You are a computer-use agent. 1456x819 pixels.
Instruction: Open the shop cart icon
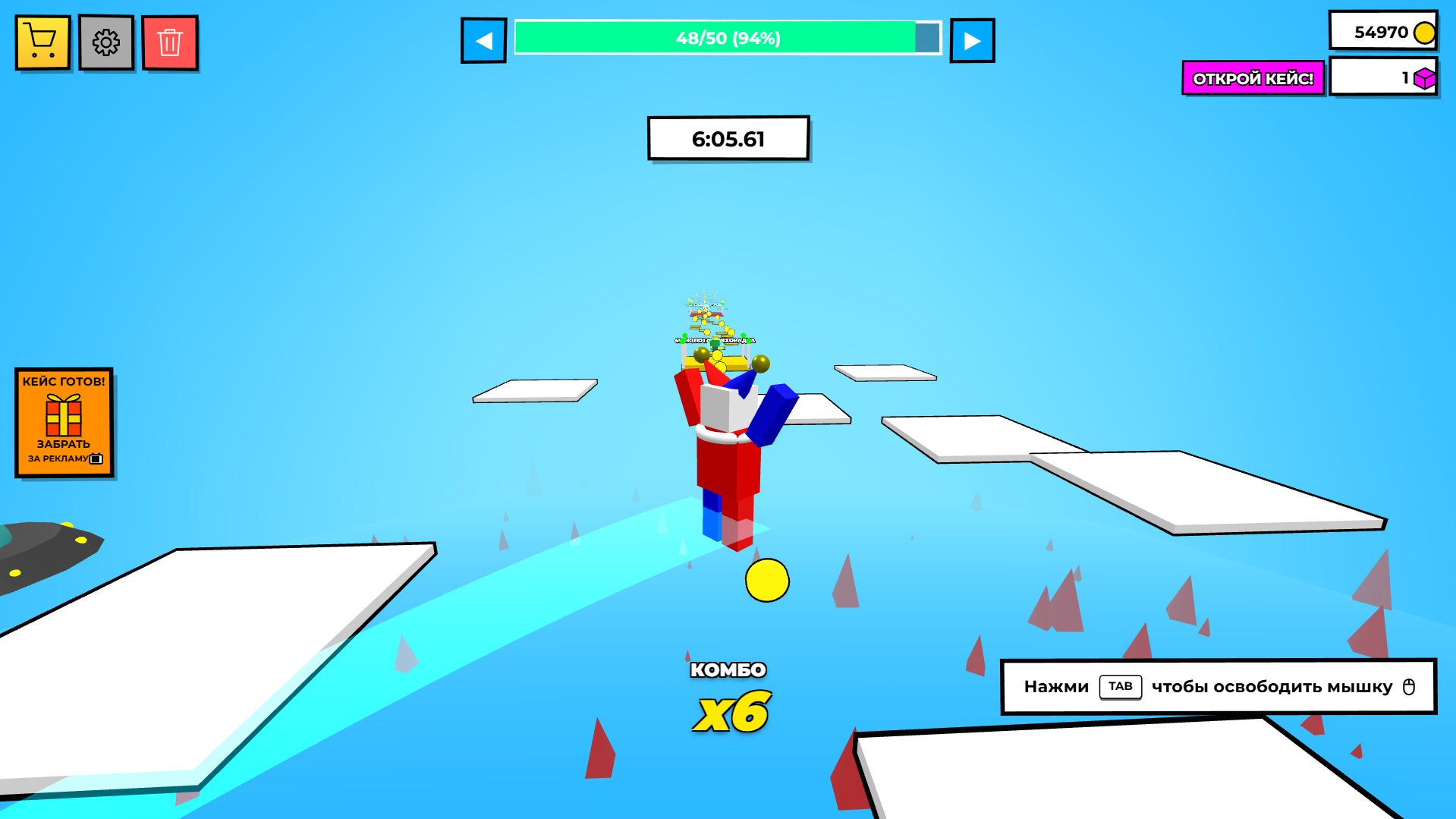point(42,43)
